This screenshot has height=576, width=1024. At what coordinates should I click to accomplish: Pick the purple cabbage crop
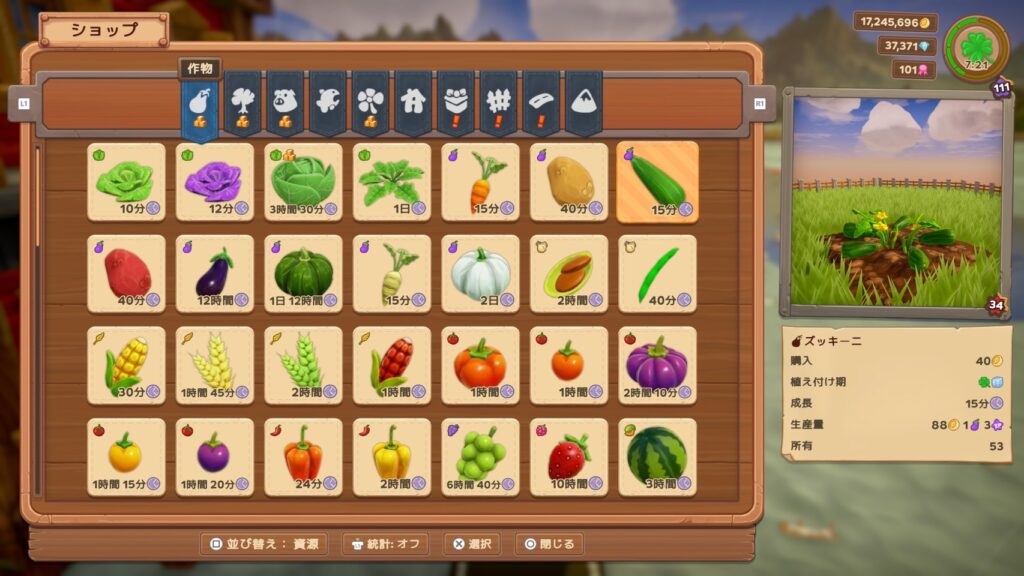(x=215, y=181)
